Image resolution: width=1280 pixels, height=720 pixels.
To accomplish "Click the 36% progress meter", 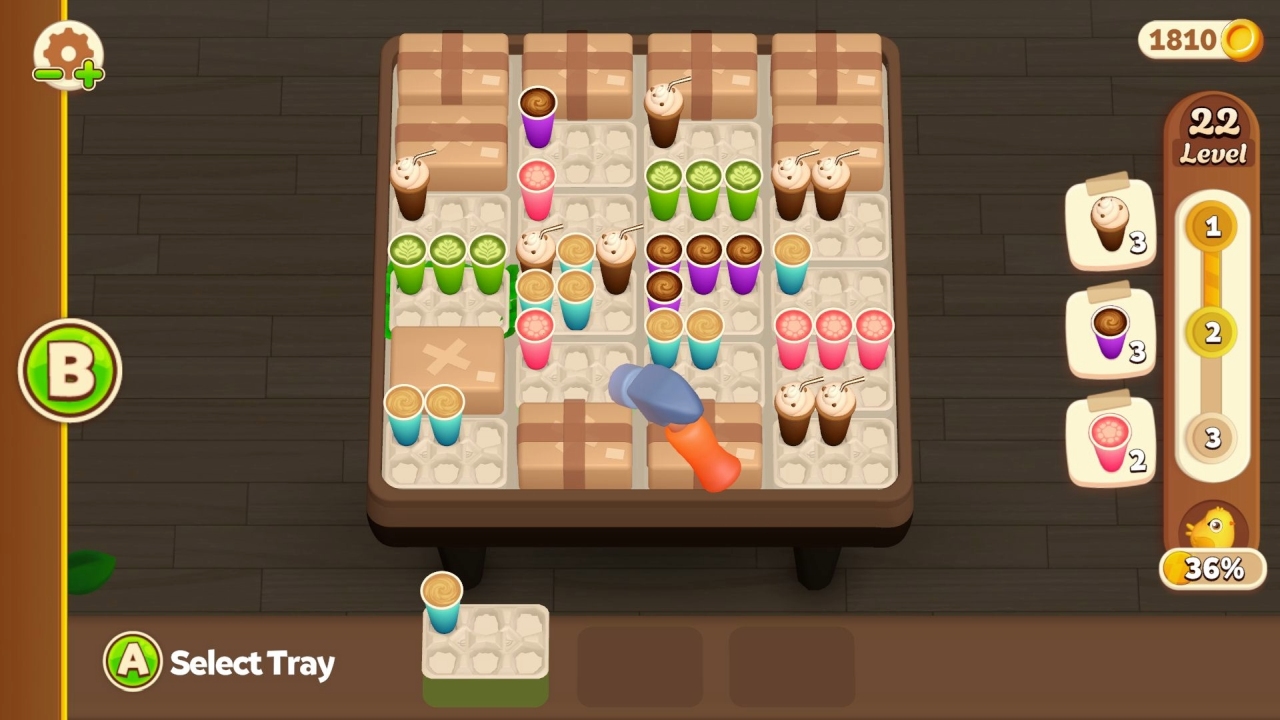I will pos(1212,568).
